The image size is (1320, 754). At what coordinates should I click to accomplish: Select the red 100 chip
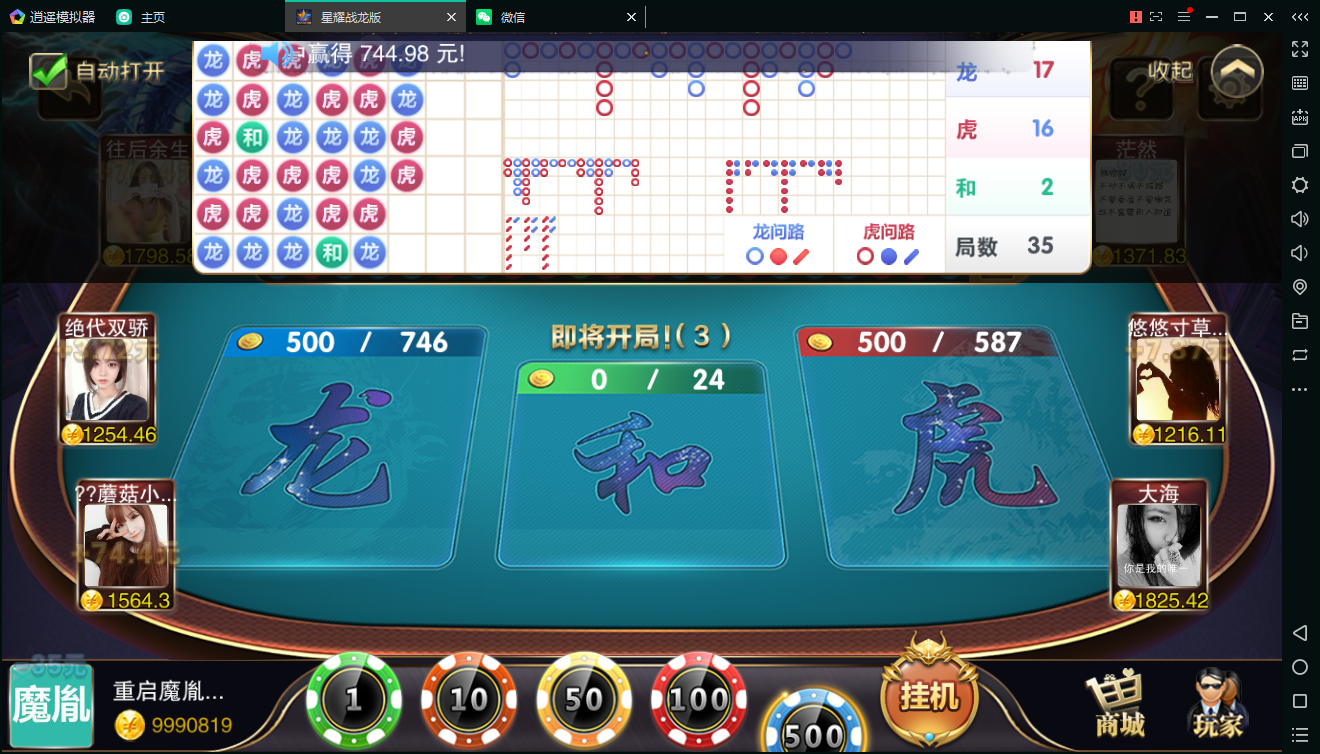[x=698, y=700]
